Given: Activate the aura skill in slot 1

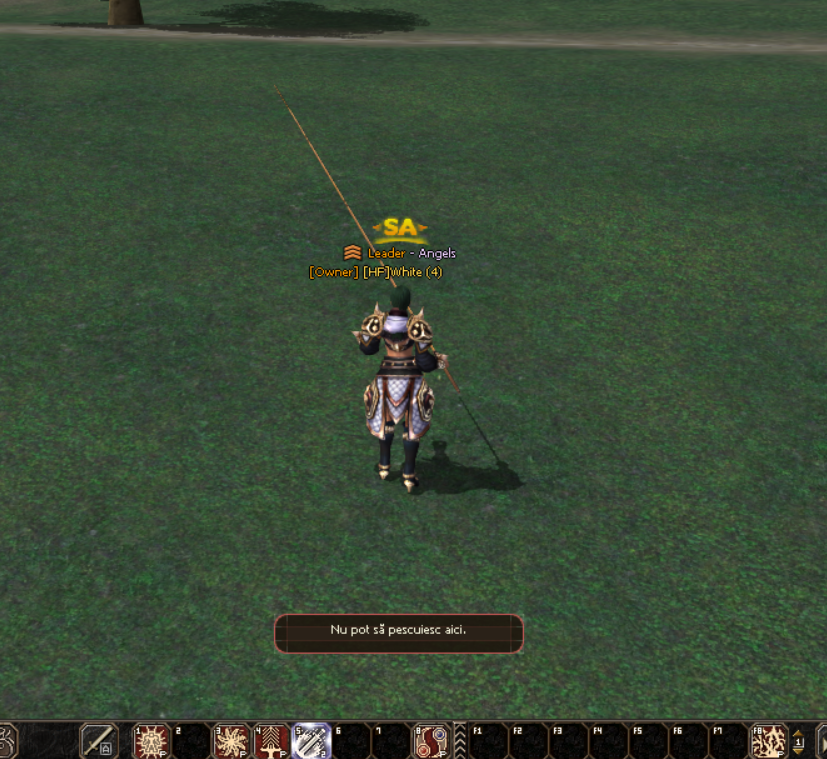Looking at the screenshot, I should tap(152, 741).
